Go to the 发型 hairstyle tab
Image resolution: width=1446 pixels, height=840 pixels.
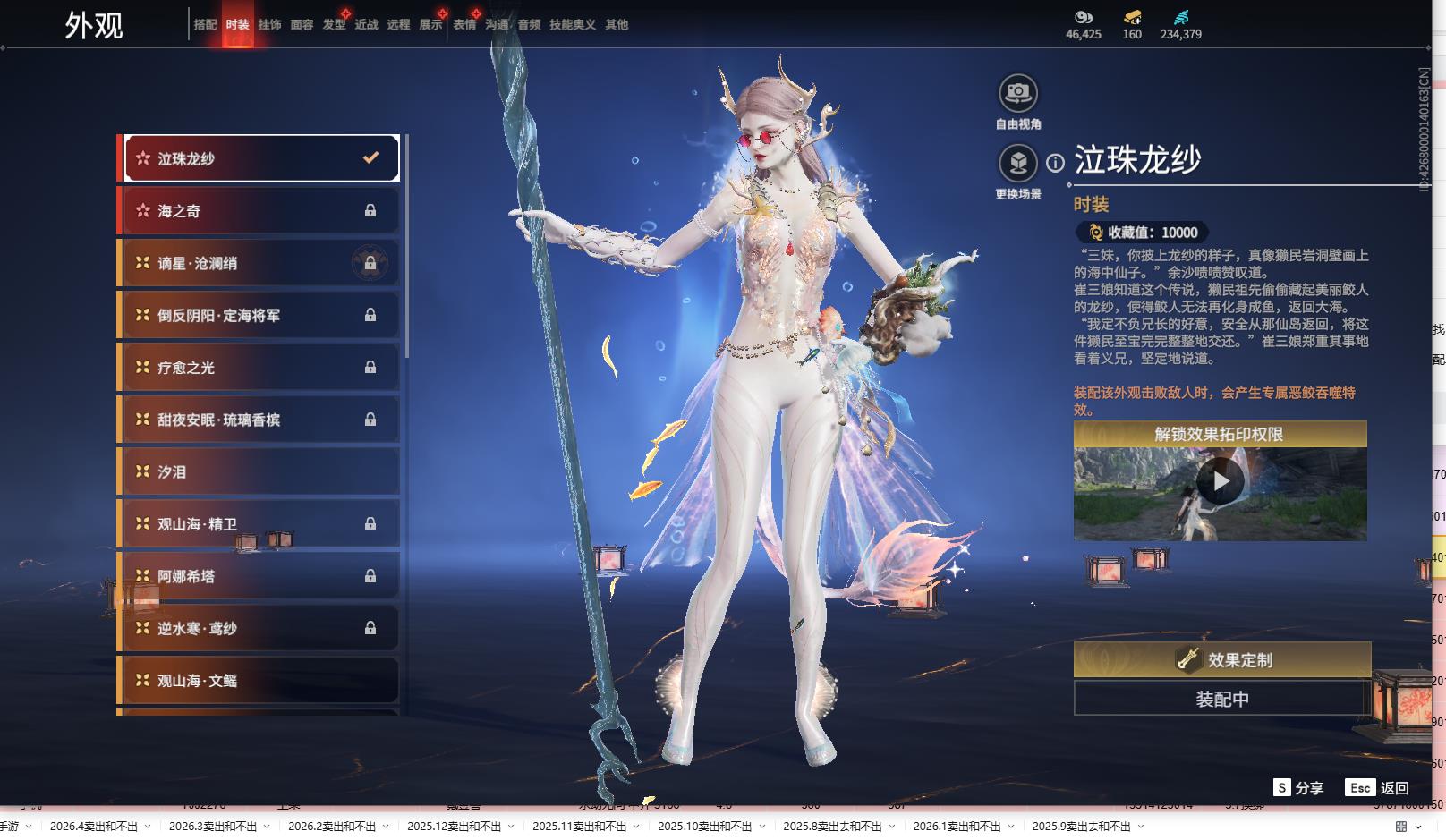tap(334, 25)
